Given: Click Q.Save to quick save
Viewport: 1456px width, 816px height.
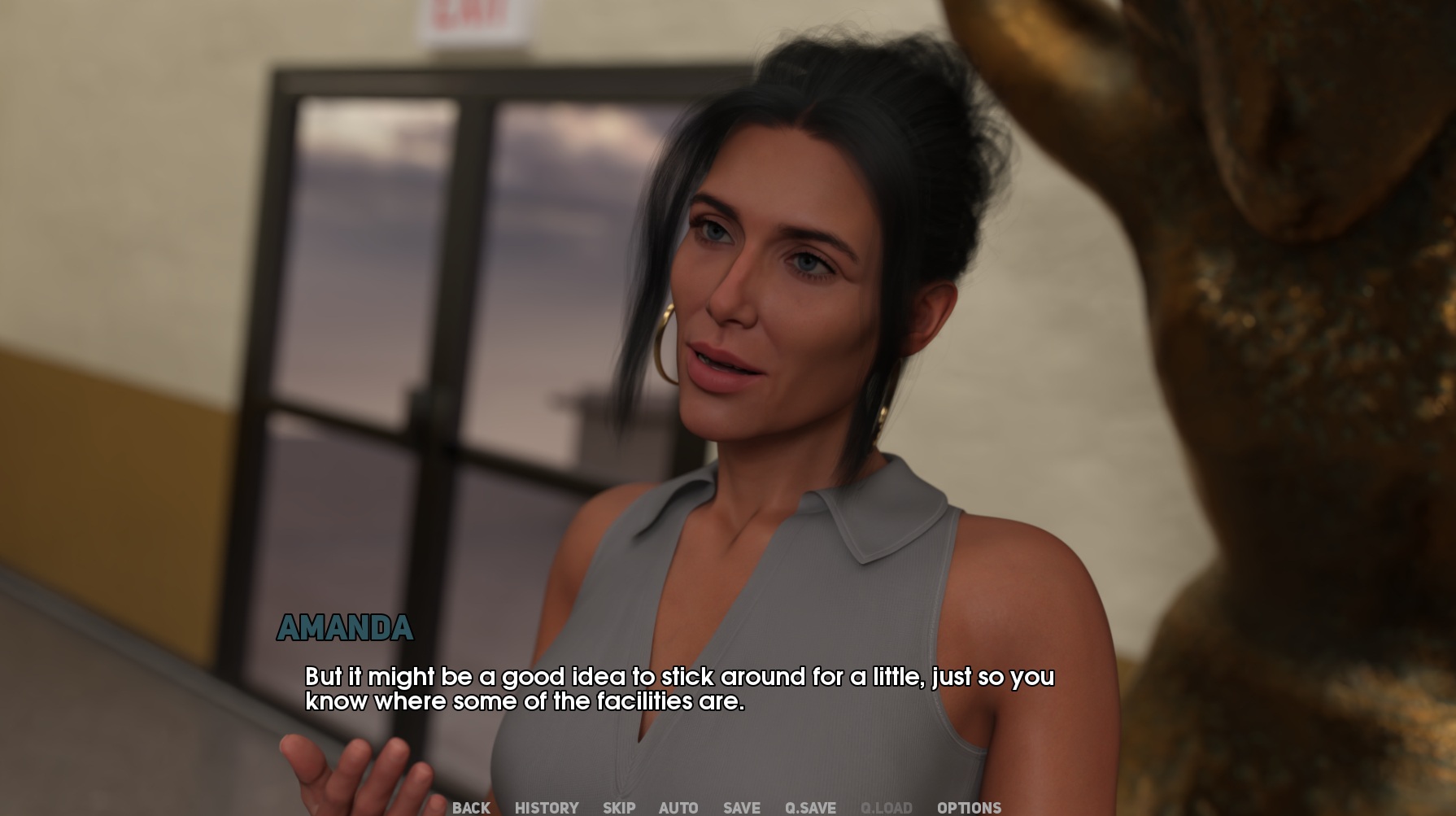Looking at the screenshot, I should [x=810, y=808].
